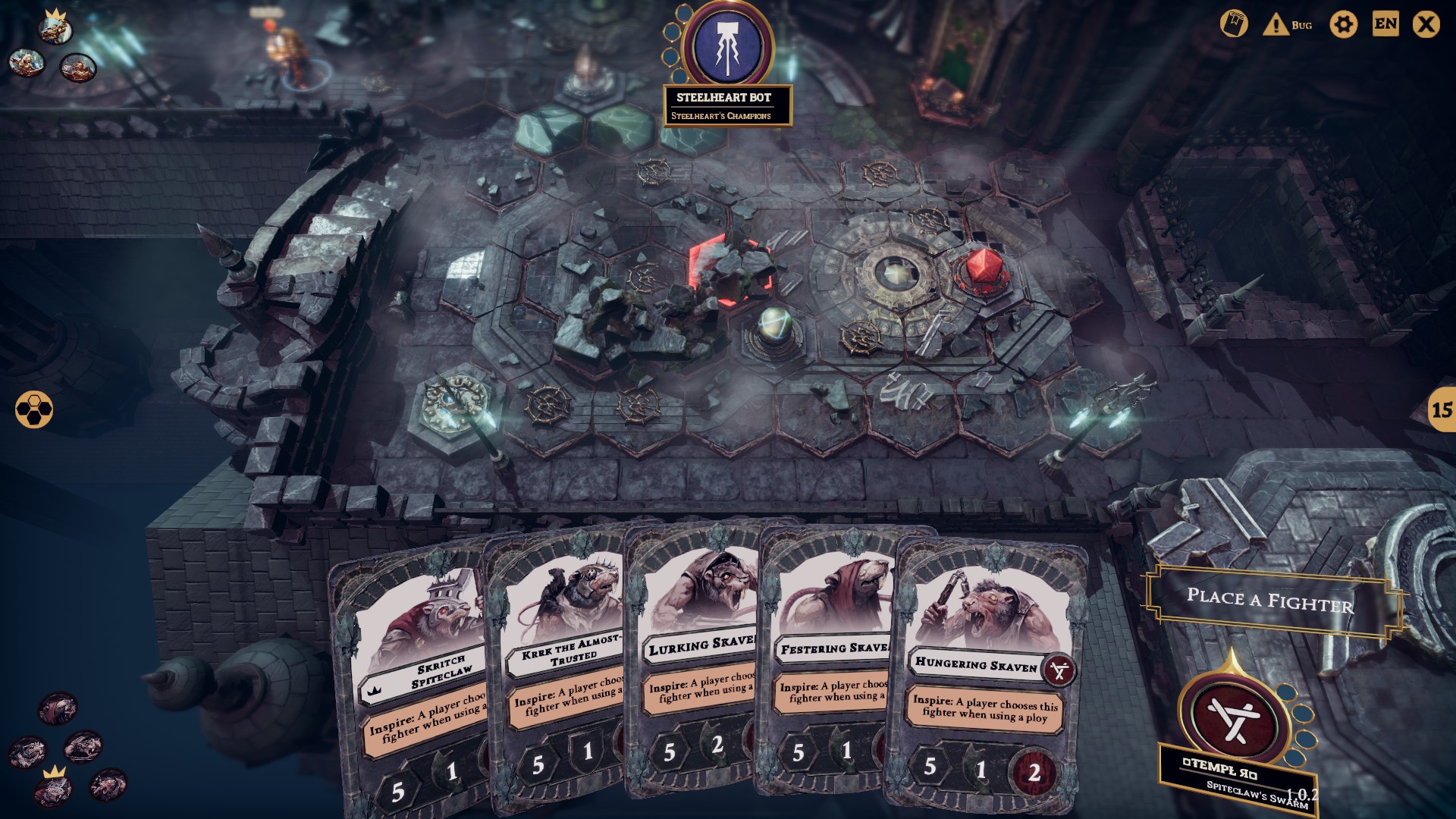Open the rulebook icon
The width and height of the screenshot is (1456, 819).
(x=1234, y=25)
